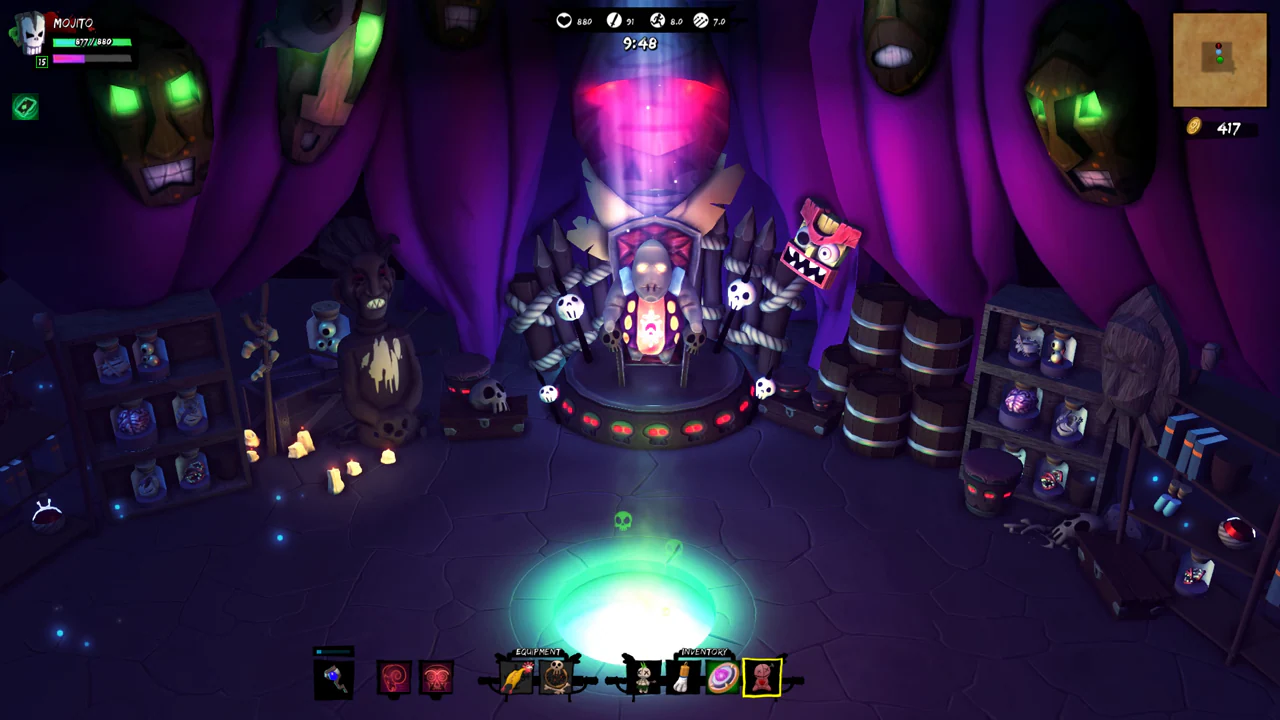Click the sword stat icon showing 91
The image size is (1280, 720).
[613, 21]
